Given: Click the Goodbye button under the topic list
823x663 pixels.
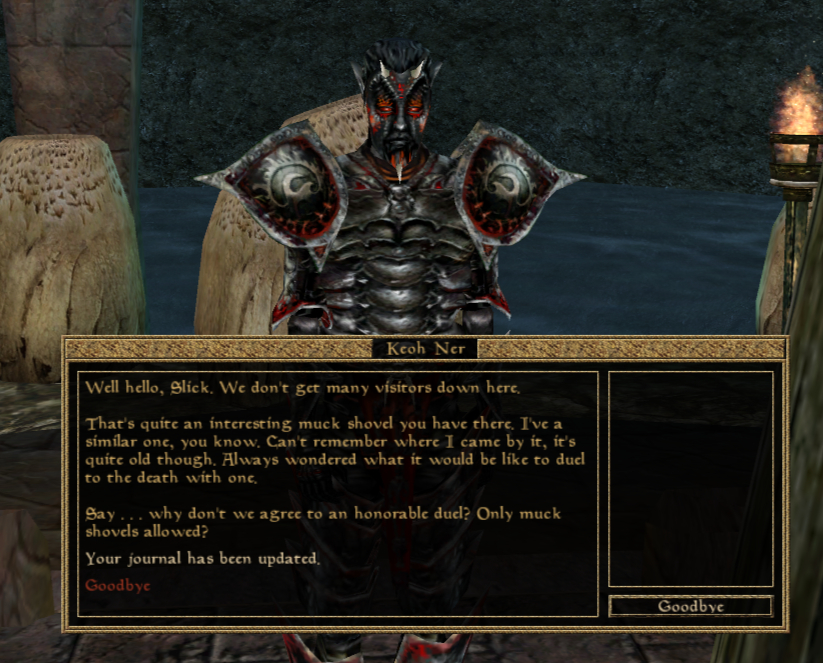Looking at the screenshot, I should tap(690, 606).
